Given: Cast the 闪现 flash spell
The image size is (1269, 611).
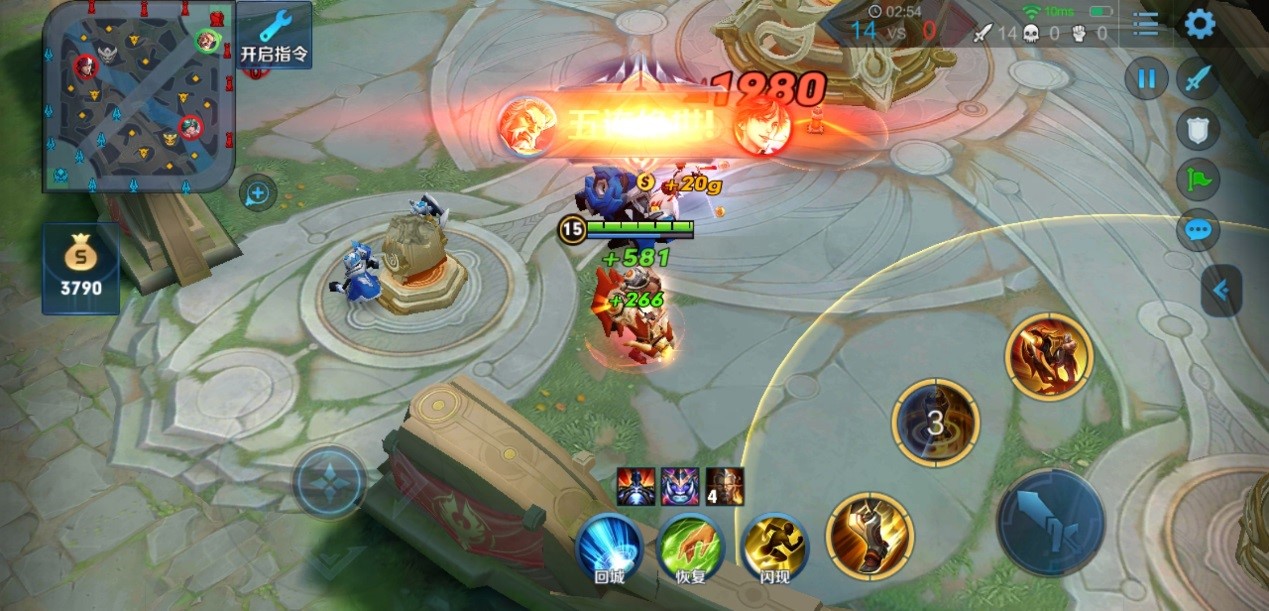Looking at the screenshot, I should [775, 547].
